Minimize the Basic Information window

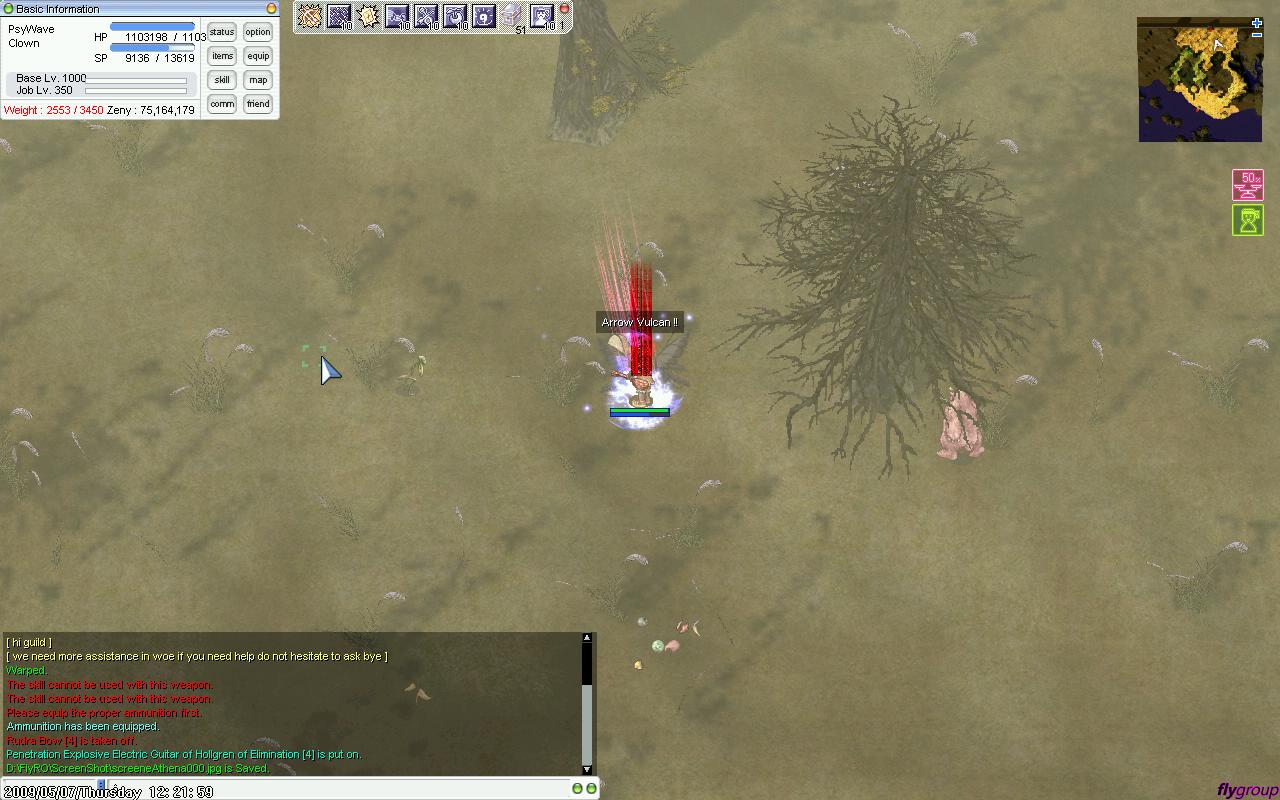[x=271, y=9]
